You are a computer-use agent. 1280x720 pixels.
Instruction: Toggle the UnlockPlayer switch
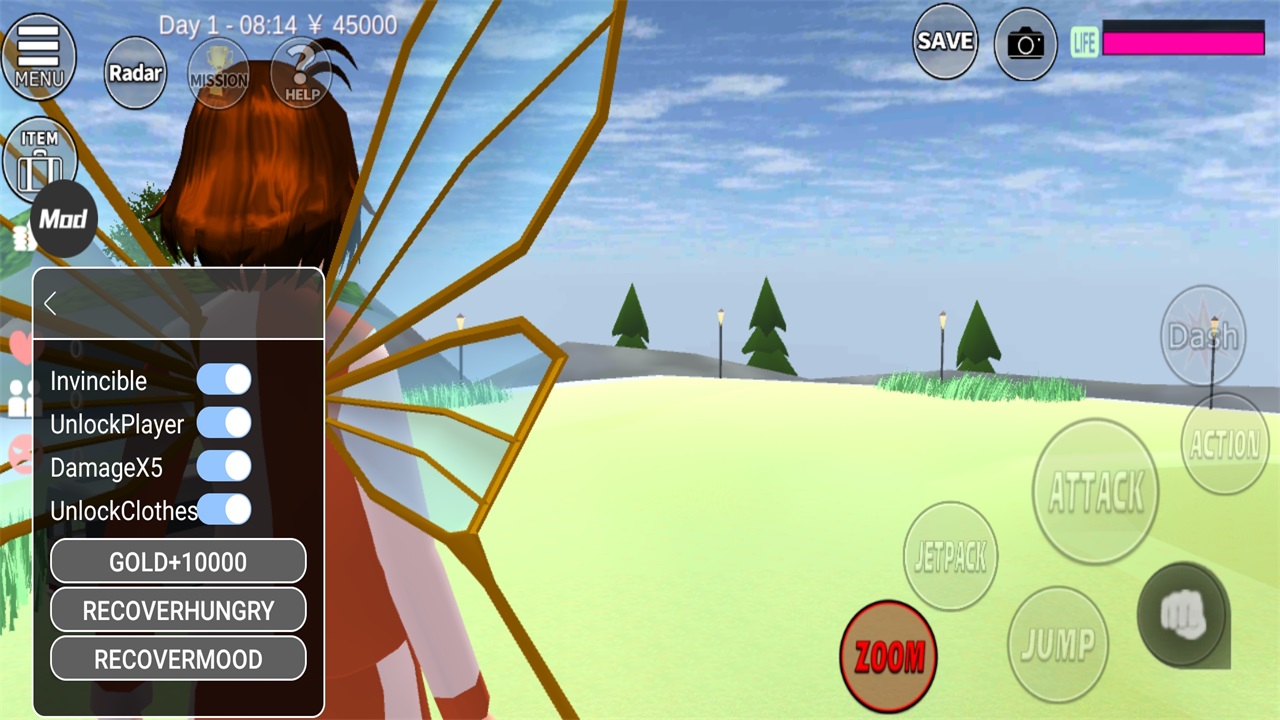[x=224, y=423]
